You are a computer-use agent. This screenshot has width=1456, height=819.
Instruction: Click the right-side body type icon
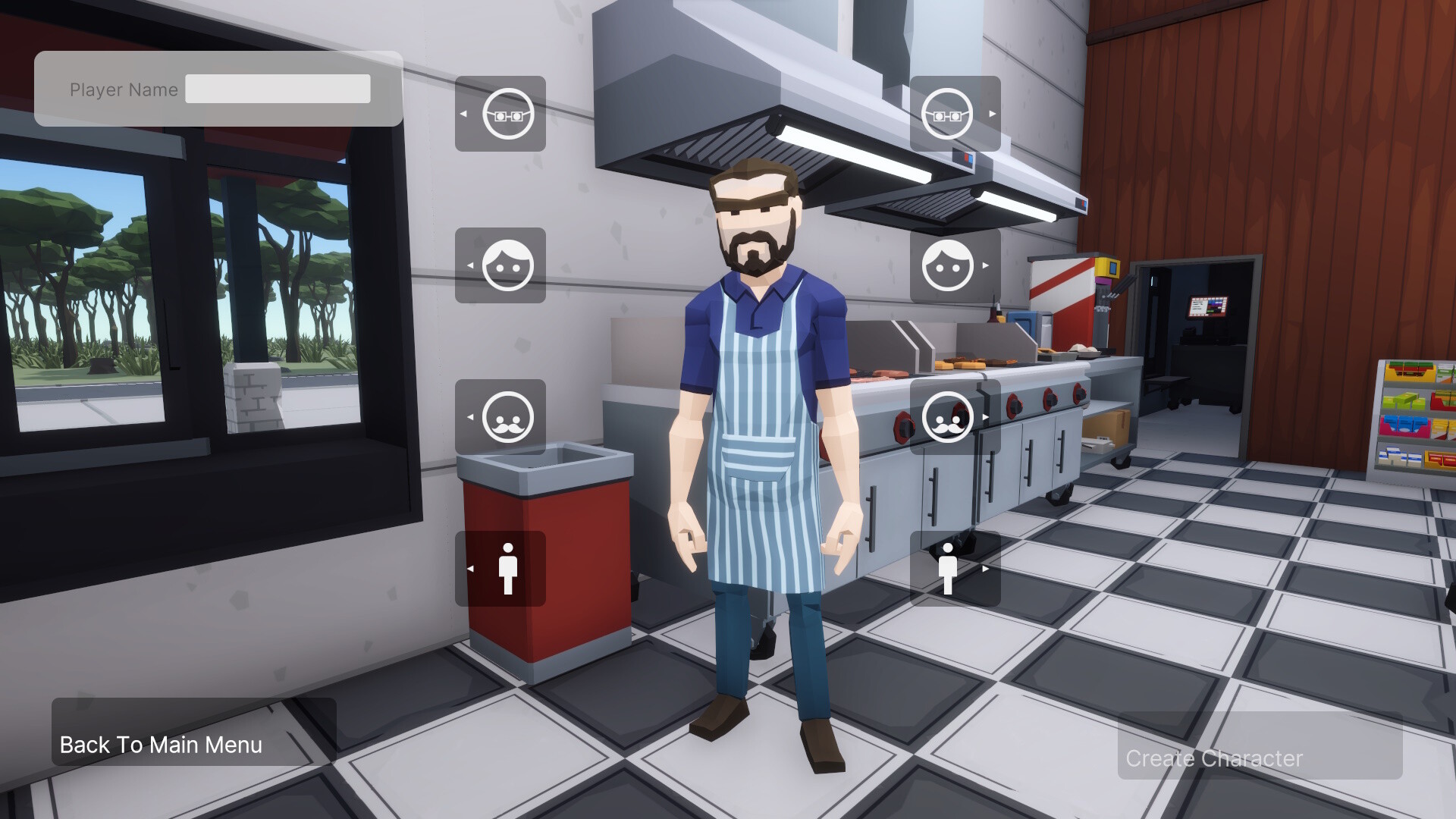(950, 569)
